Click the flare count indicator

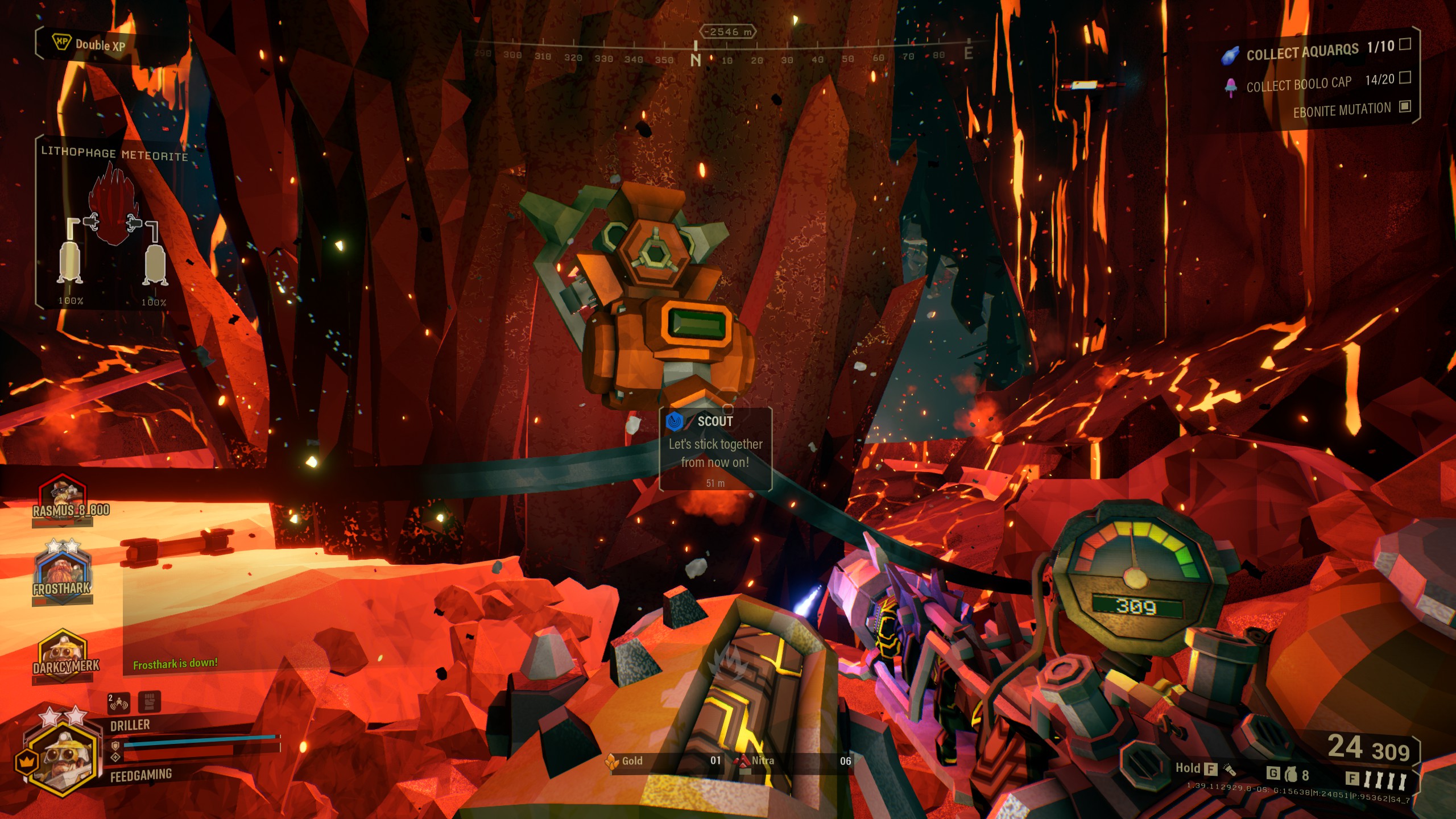pyautogui.click(x=1378, y=779)
